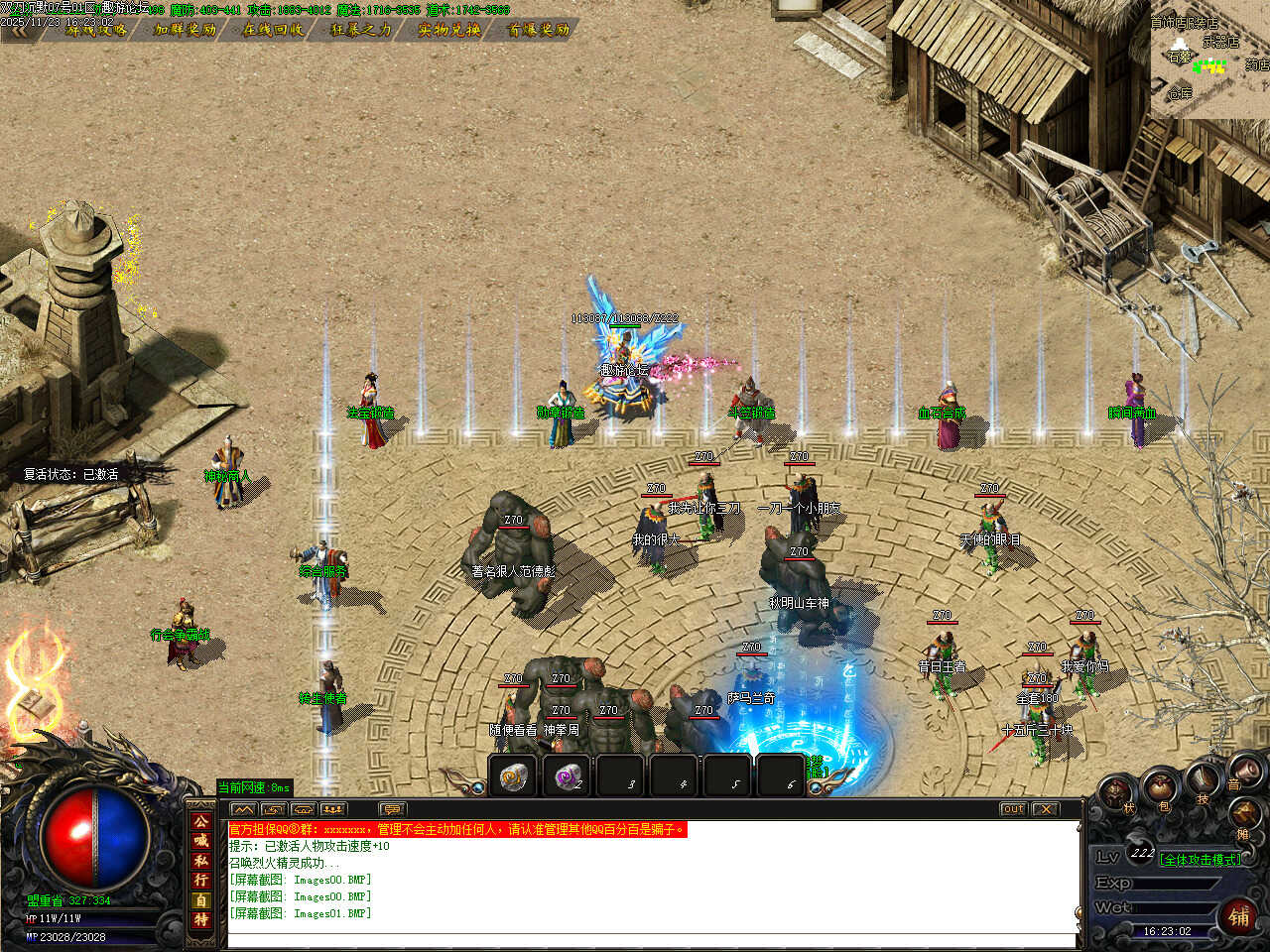Close the game with the X button

click(1045, 809)
